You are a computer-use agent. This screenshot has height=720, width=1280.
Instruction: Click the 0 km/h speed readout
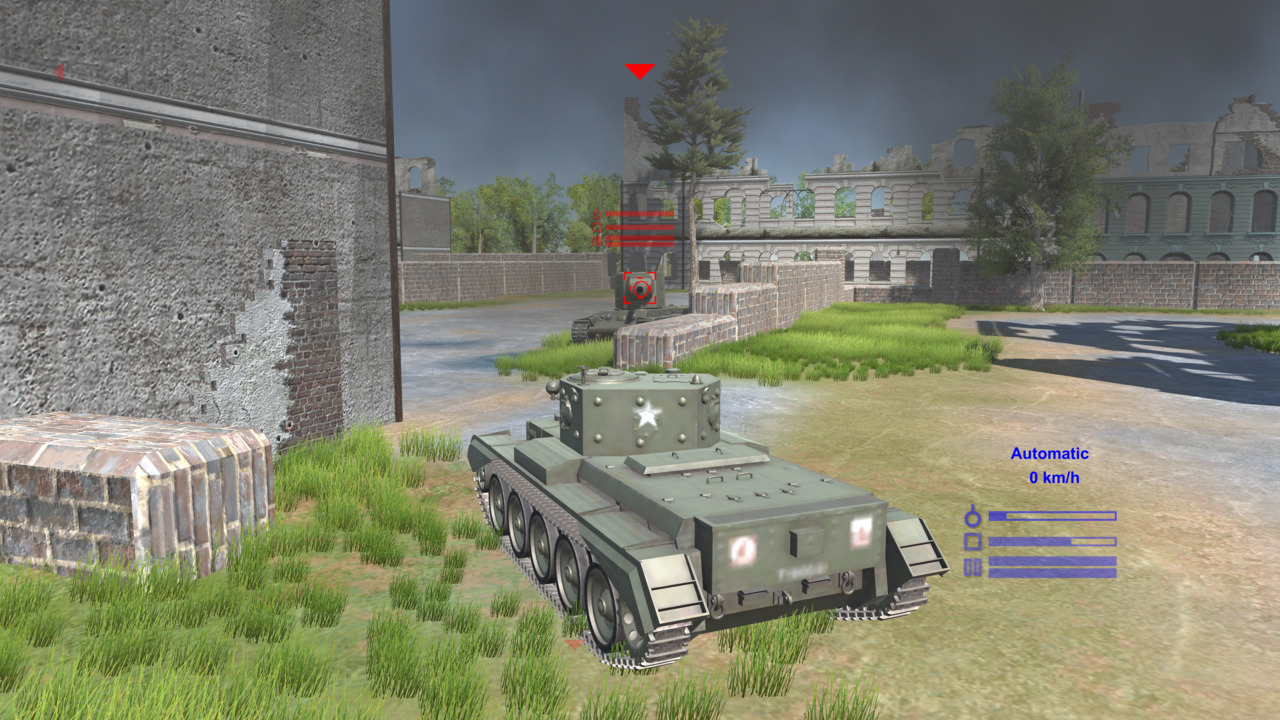[1053, 475]
